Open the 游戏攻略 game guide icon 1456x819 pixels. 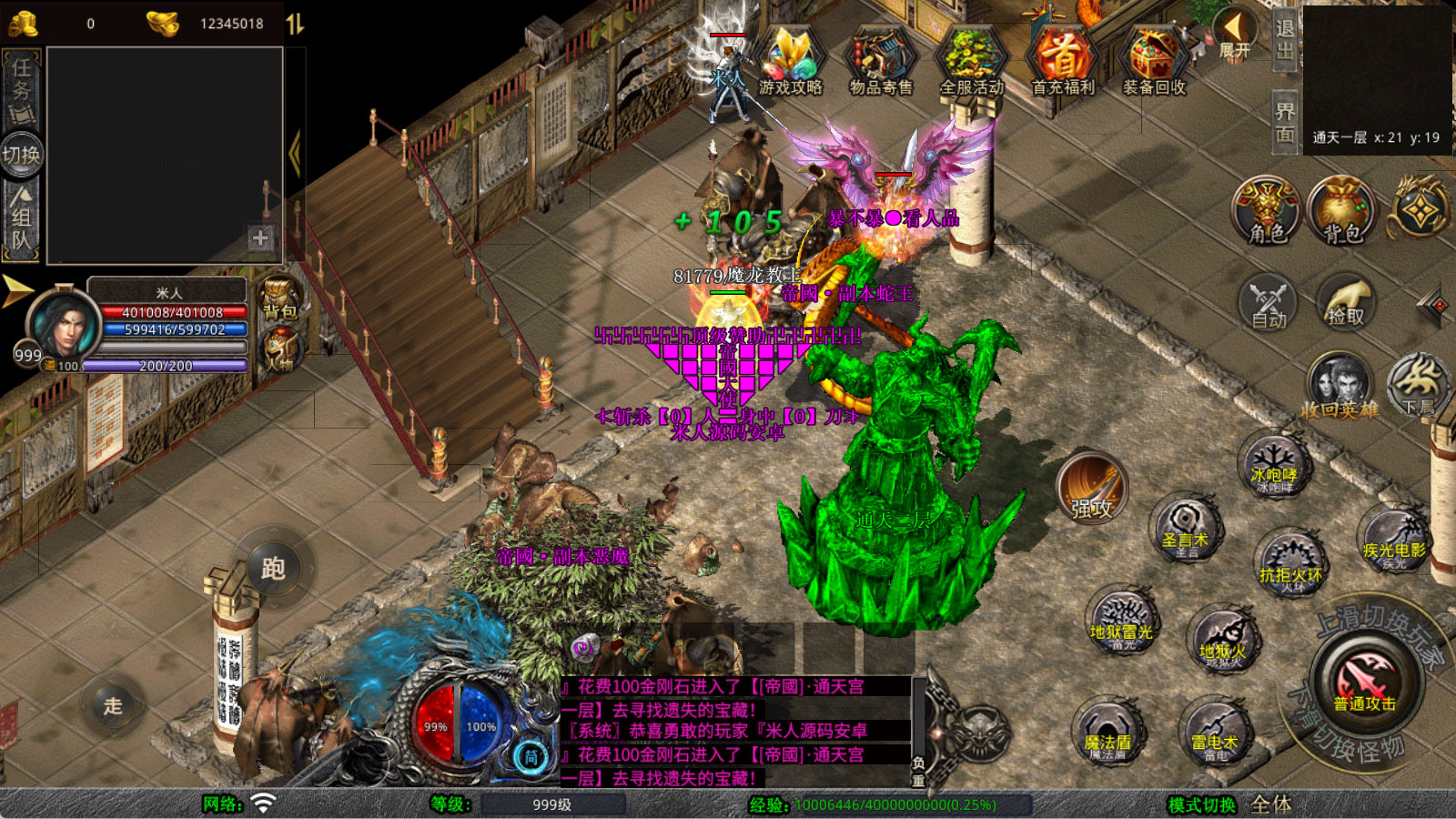[790, 62]
